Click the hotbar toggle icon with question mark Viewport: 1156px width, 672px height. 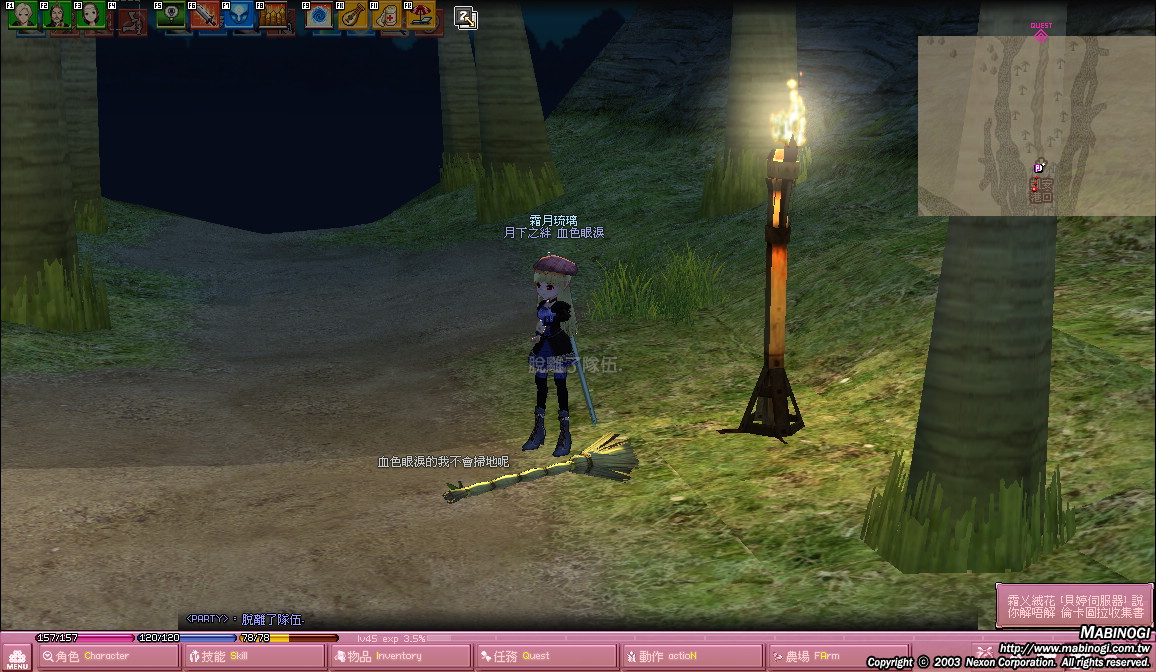(465, 17)
